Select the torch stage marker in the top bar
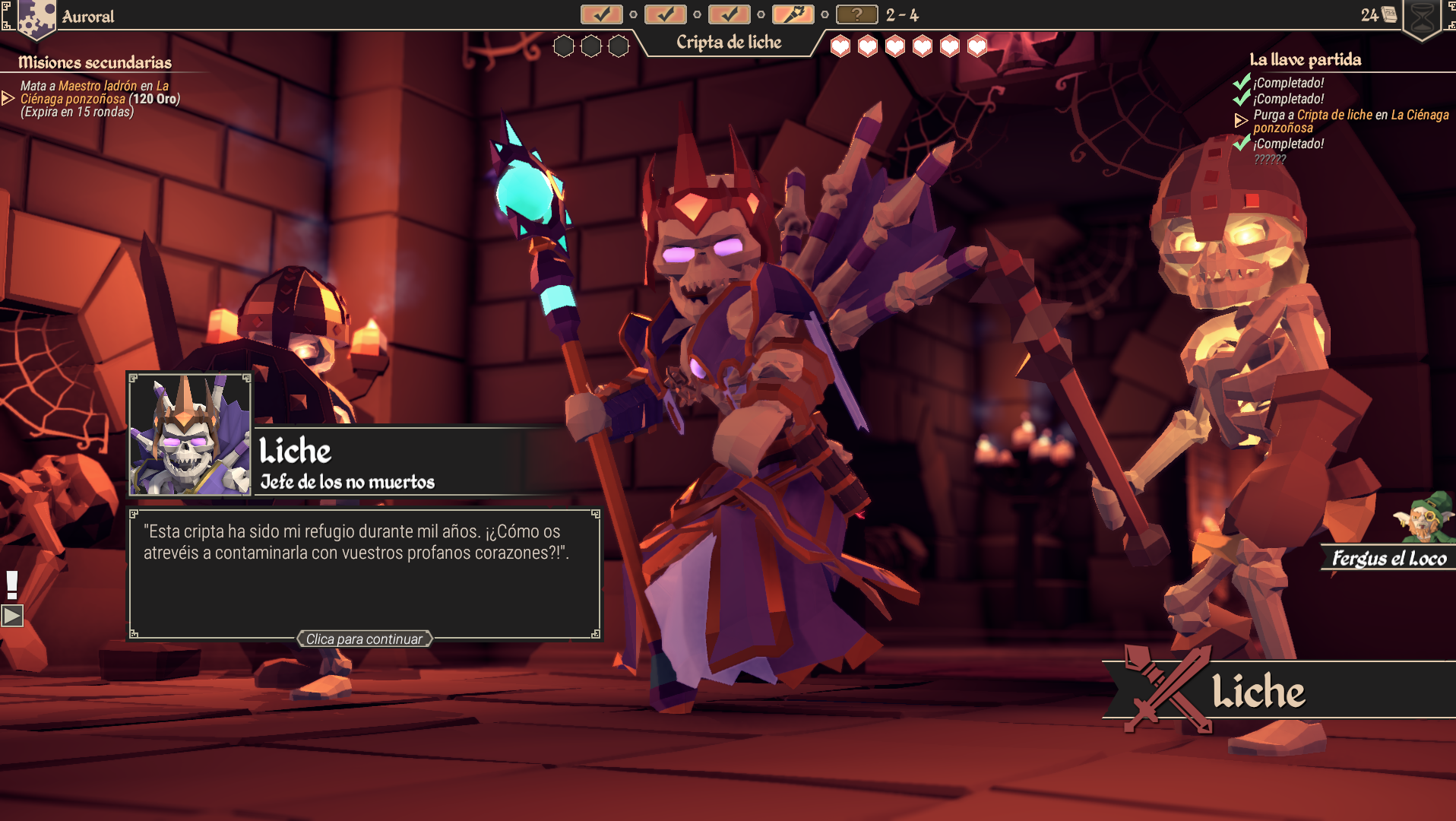The image size is (1456, 821). pos(793,14)
